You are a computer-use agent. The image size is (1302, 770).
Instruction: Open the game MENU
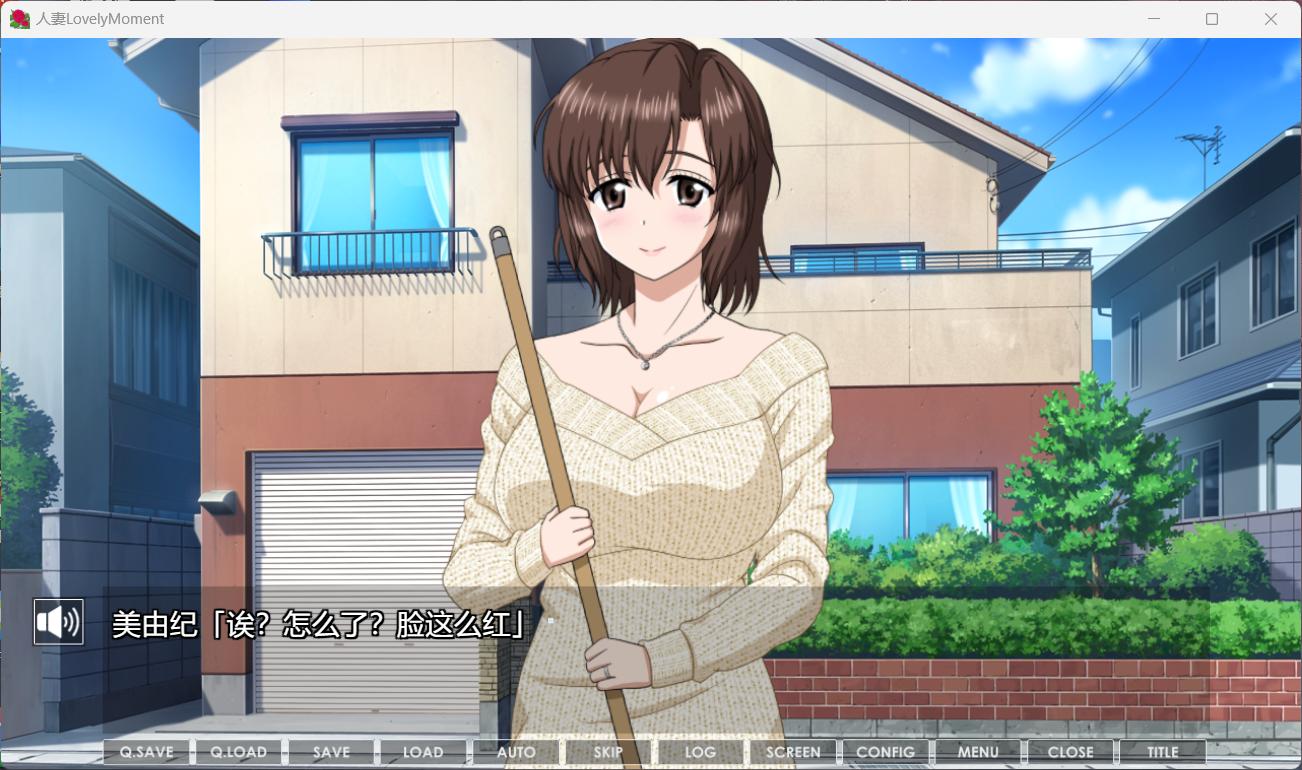coord(978,752)
